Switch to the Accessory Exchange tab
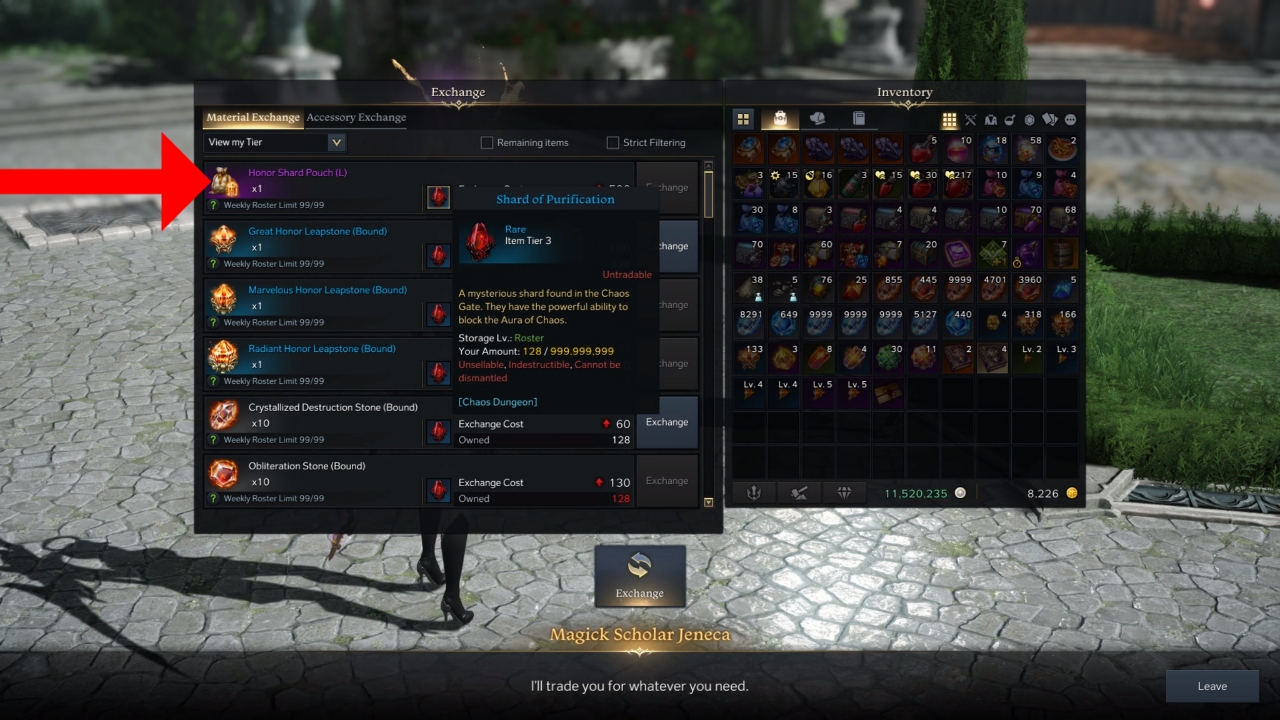The height and width of the screenshot is (720, 1280). pyautogui.click(x=356, y=117)
